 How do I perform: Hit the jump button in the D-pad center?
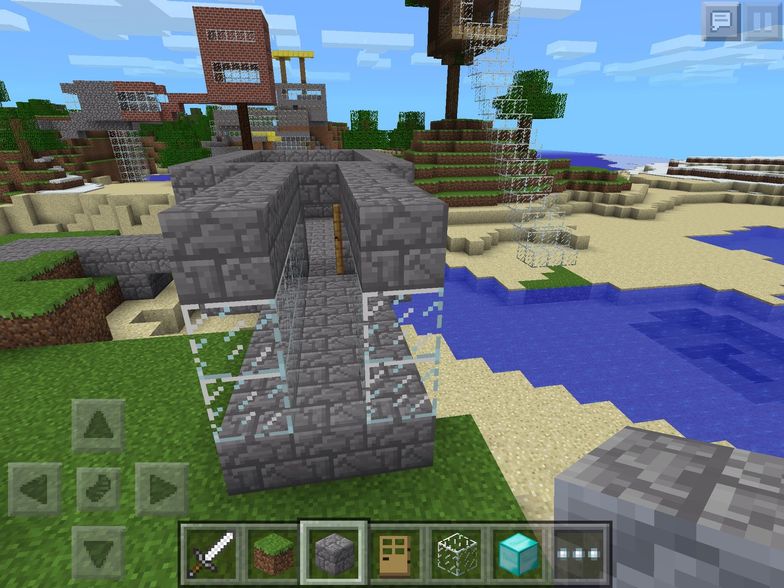(98, 489)
